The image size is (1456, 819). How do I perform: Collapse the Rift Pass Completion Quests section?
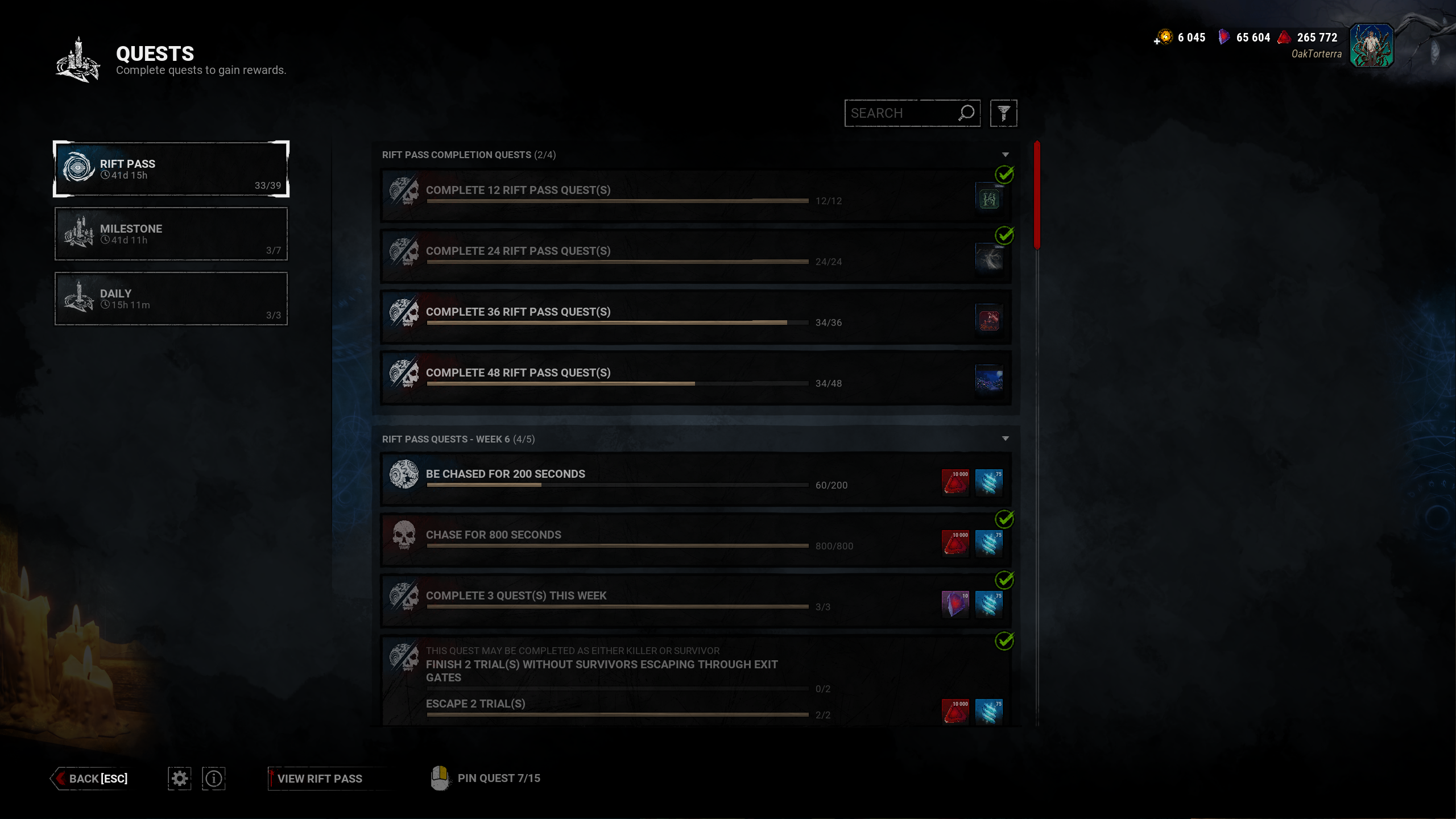[x=1006, y=154]
